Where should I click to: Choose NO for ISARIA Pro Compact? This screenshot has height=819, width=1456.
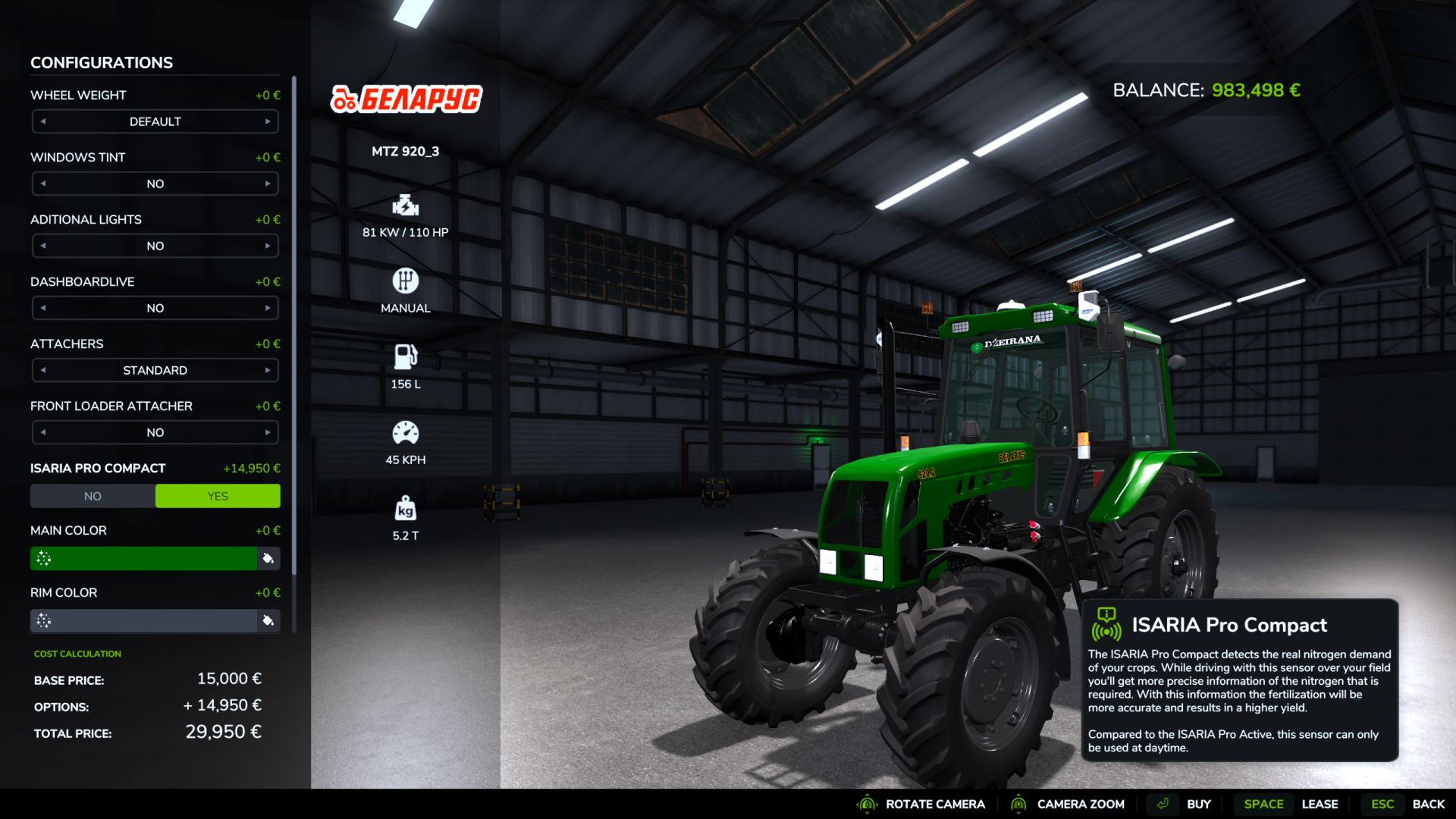(x=93, y=496)
